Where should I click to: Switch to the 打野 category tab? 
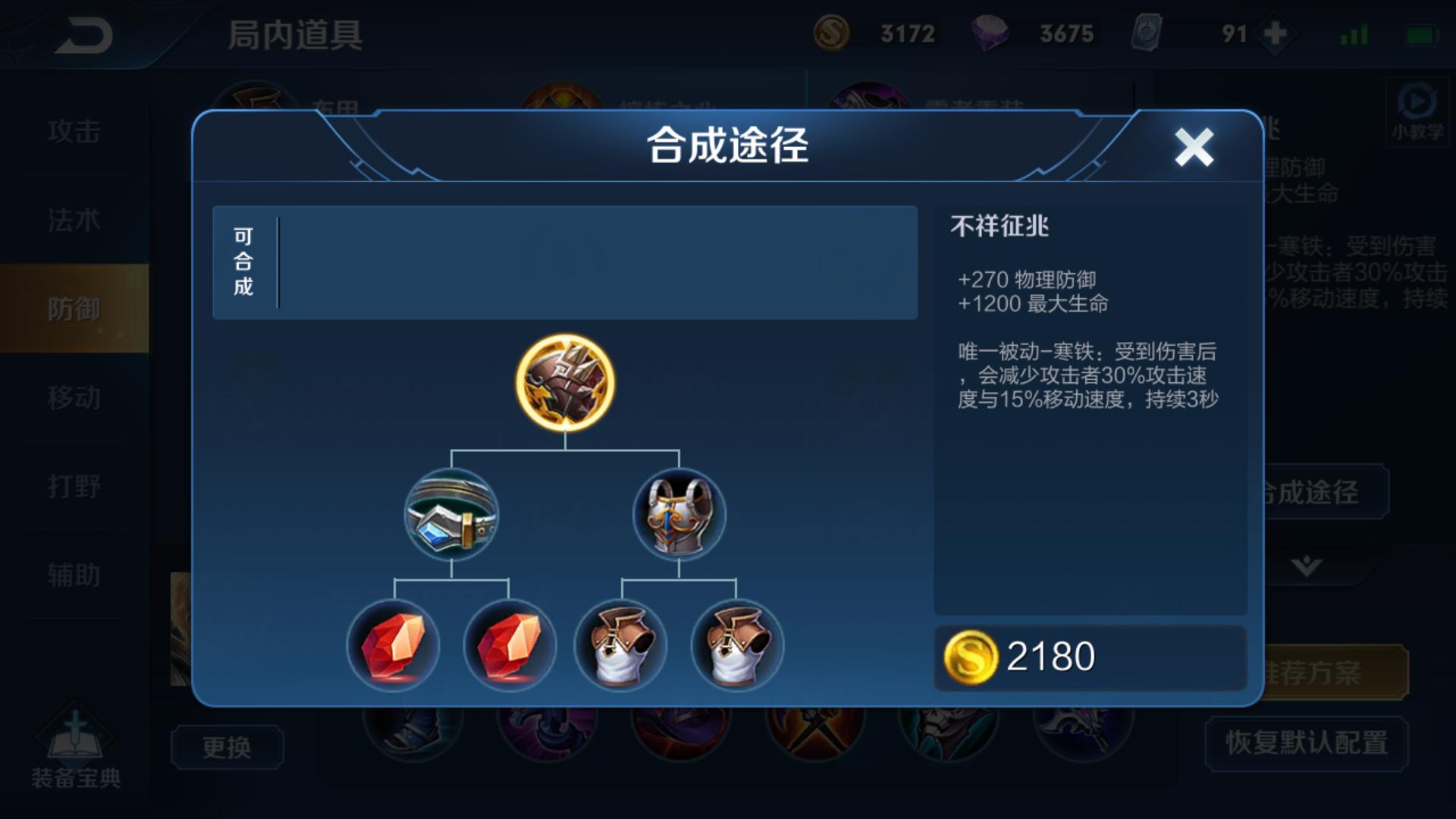[x=75, y=486]
